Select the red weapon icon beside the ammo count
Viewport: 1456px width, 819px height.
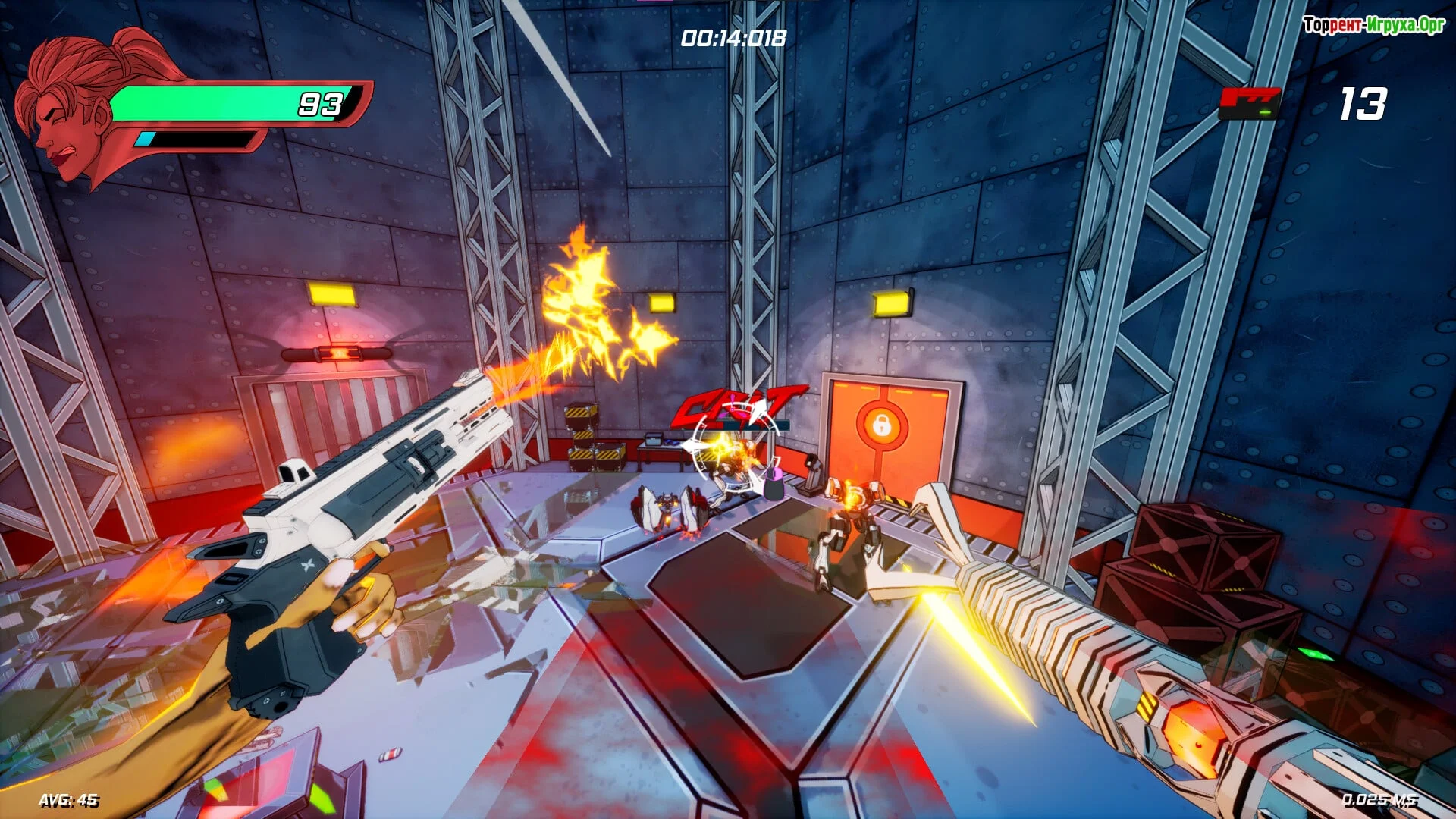1249,103
